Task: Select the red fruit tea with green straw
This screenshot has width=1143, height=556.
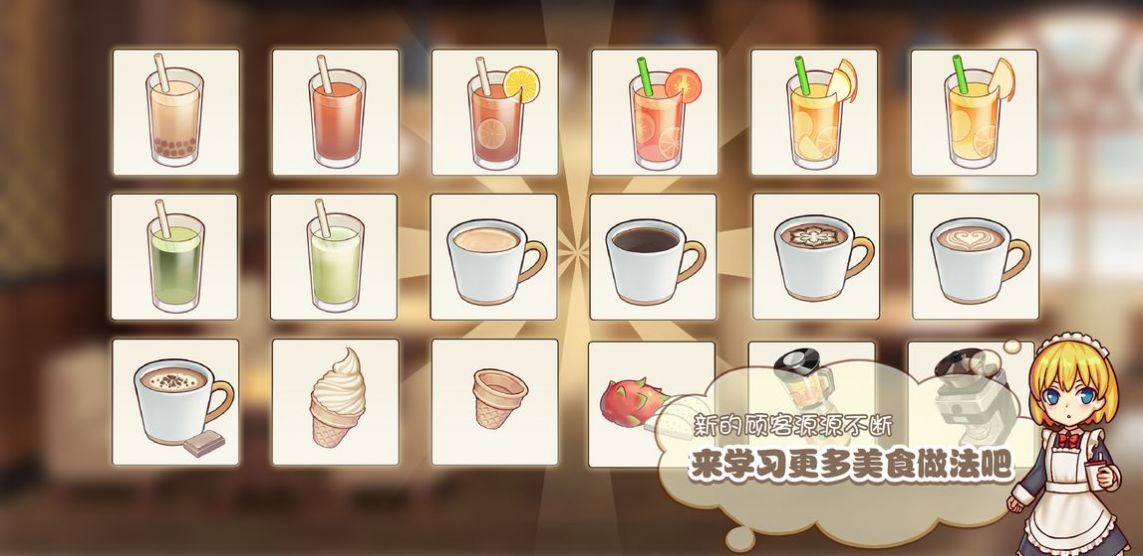Action: pyautogui.click(x=655, y=112)
